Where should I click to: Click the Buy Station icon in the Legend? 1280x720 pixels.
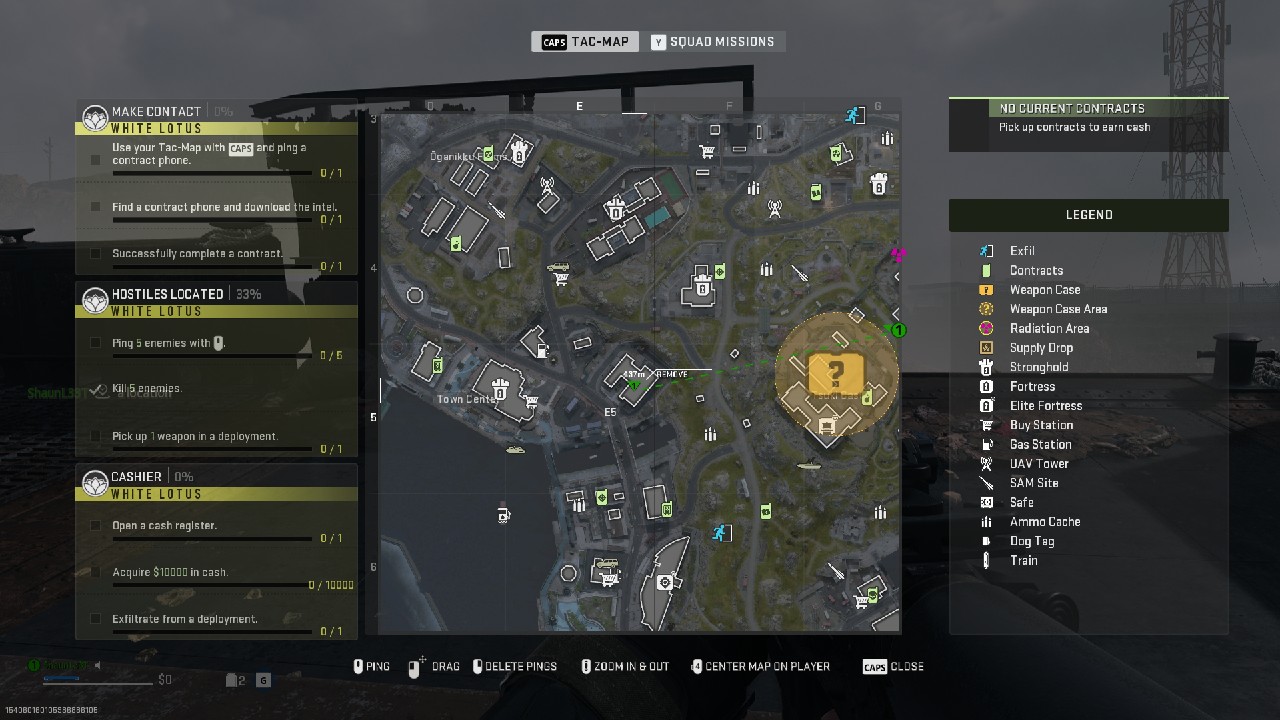[985, 425]
